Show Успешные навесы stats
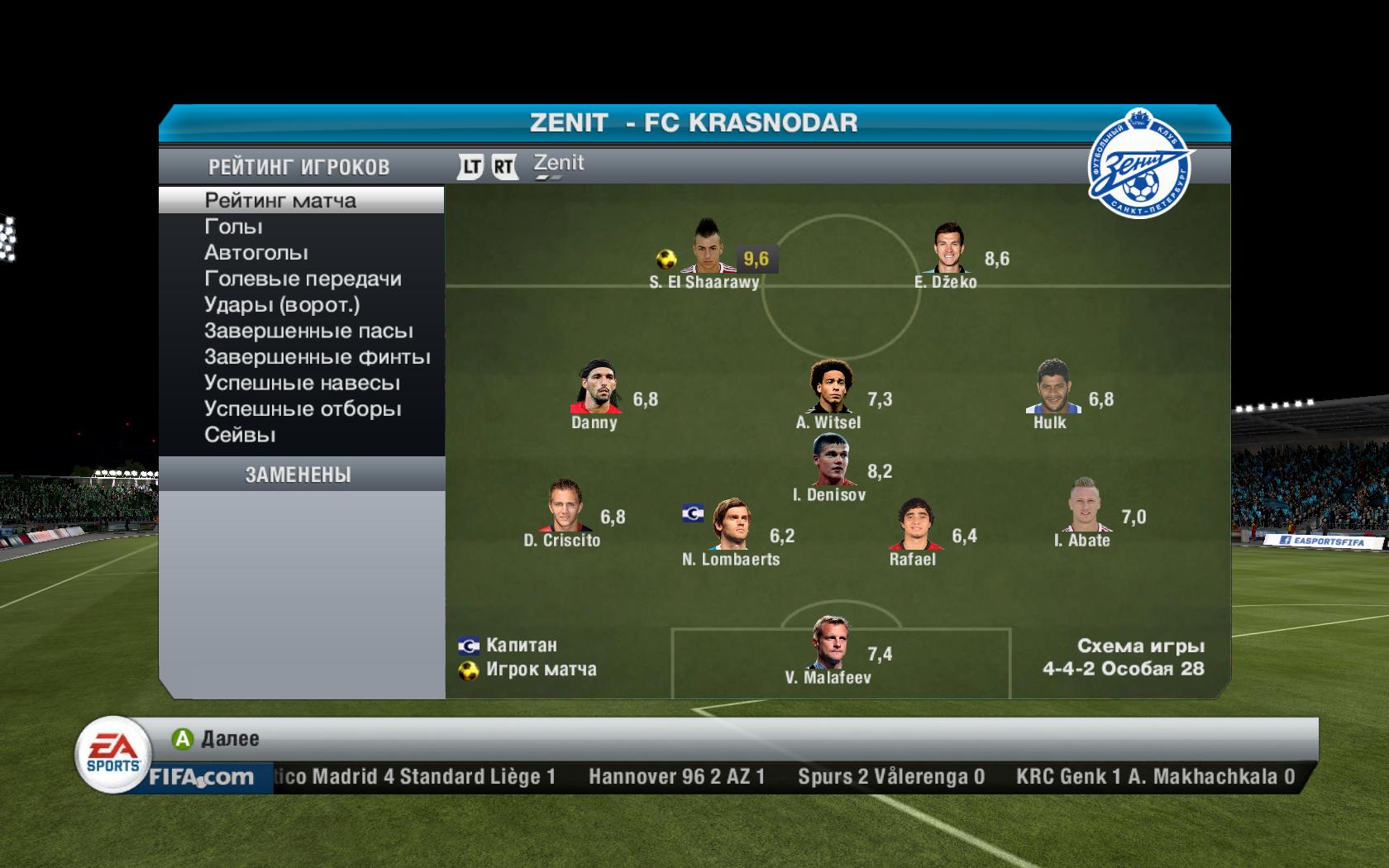 pyautogui.click(x=302, y=384)
